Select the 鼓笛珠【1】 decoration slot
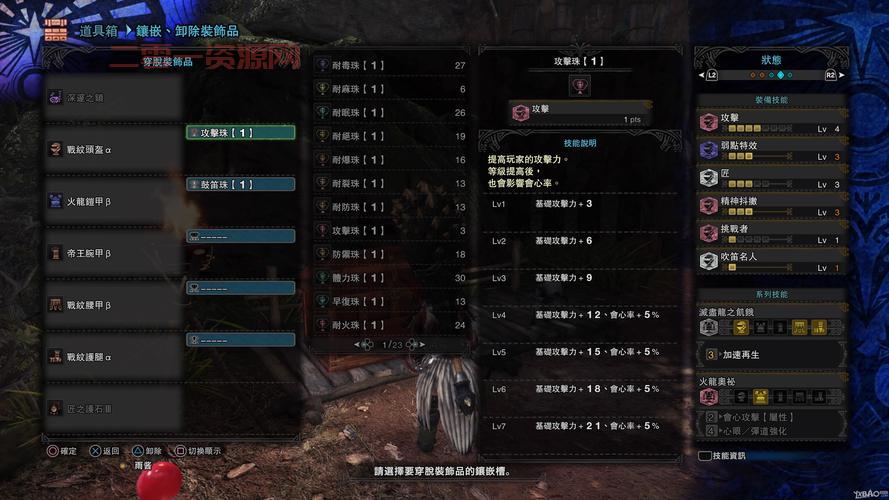This screenshot has width=889, height=500. 240,184
